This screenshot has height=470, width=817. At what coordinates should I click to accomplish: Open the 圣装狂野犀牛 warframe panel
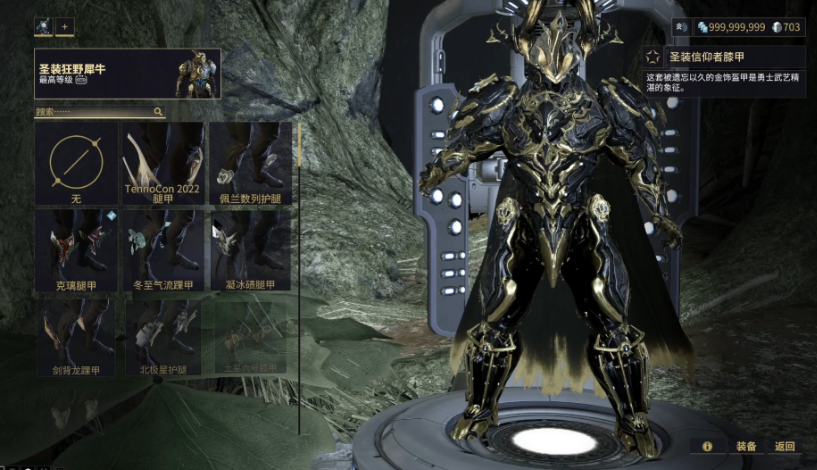(127, 73)
